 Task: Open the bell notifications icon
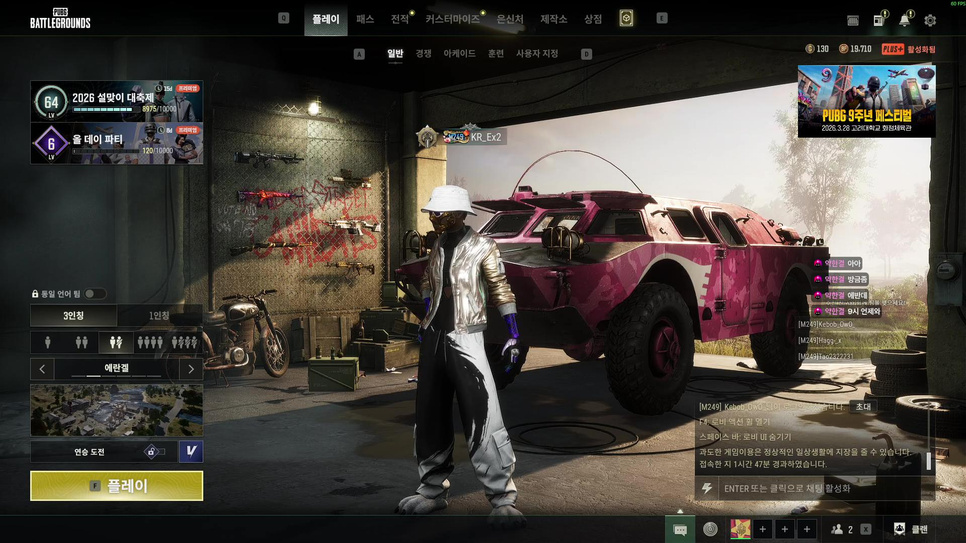click(x=904, y=20)
